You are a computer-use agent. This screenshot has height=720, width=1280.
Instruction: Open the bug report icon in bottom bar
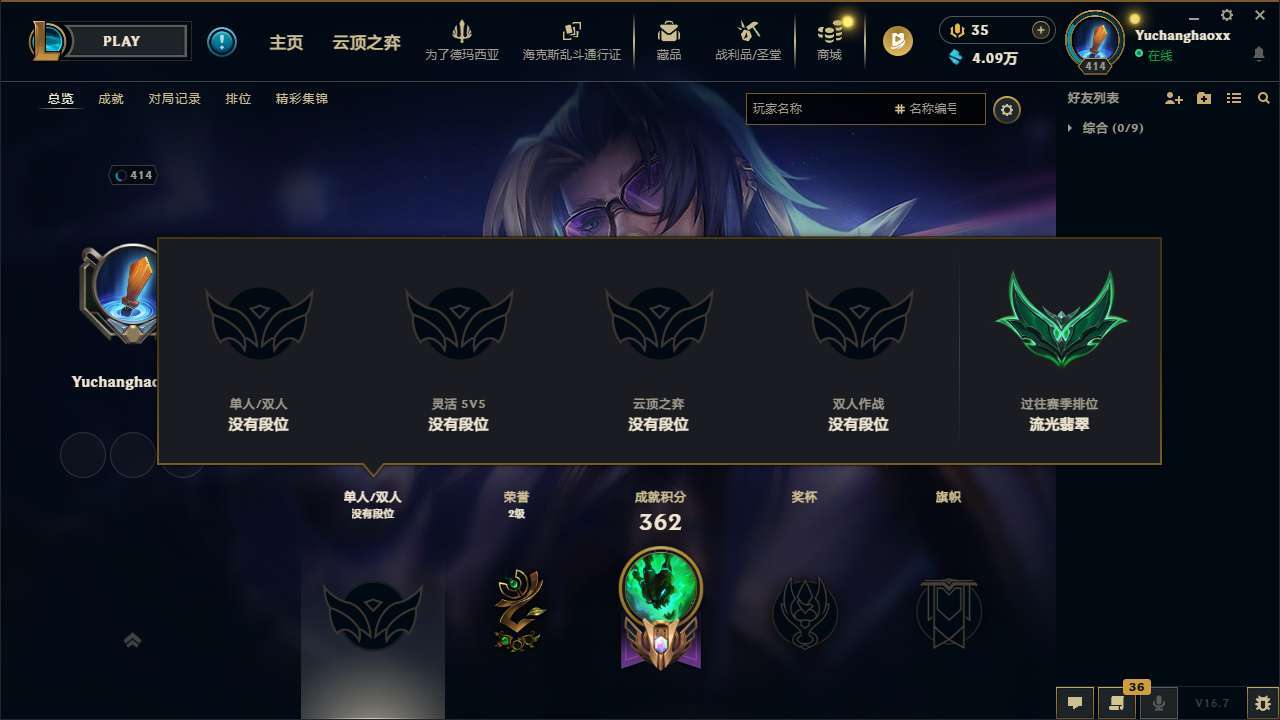coord(1261,702)
